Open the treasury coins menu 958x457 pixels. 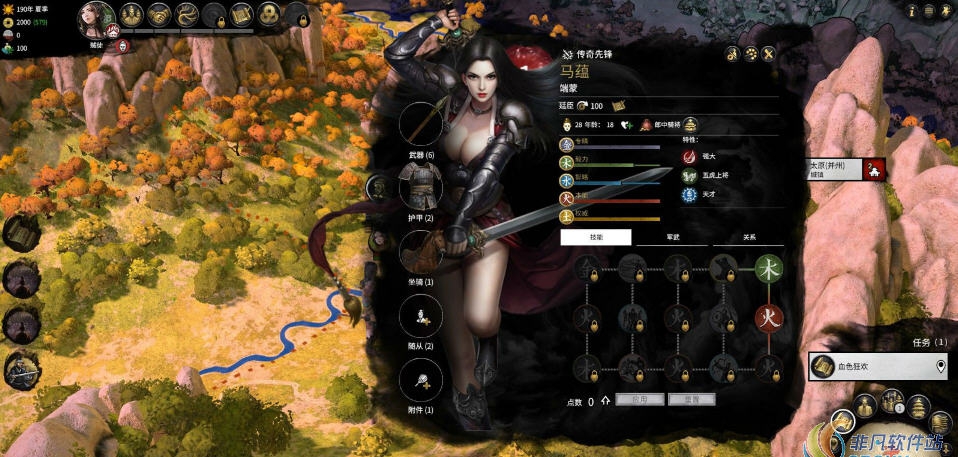pyautogui.click(x=268, y=14)
